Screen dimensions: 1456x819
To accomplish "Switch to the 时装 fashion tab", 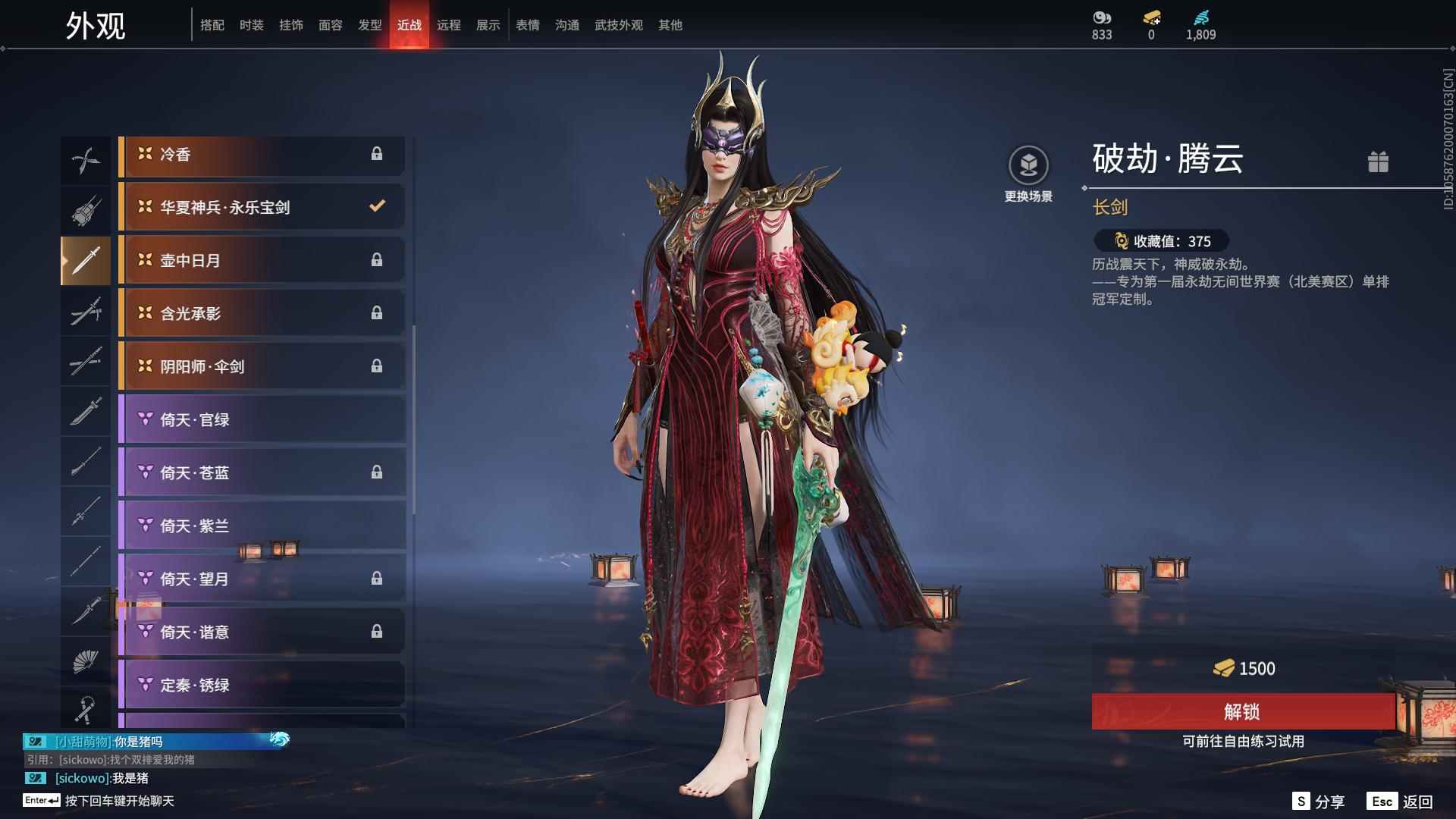I will (x=252, y=24).
